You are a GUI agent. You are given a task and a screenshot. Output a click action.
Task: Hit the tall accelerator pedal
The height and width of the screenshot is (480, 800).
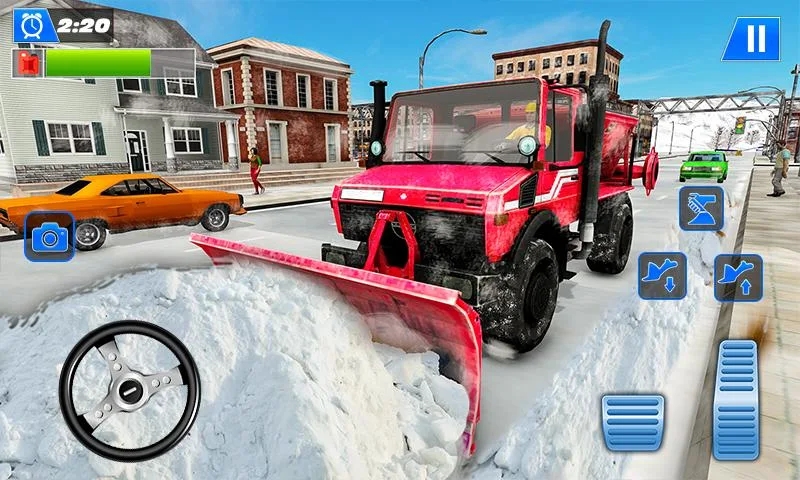pos(737,399)
